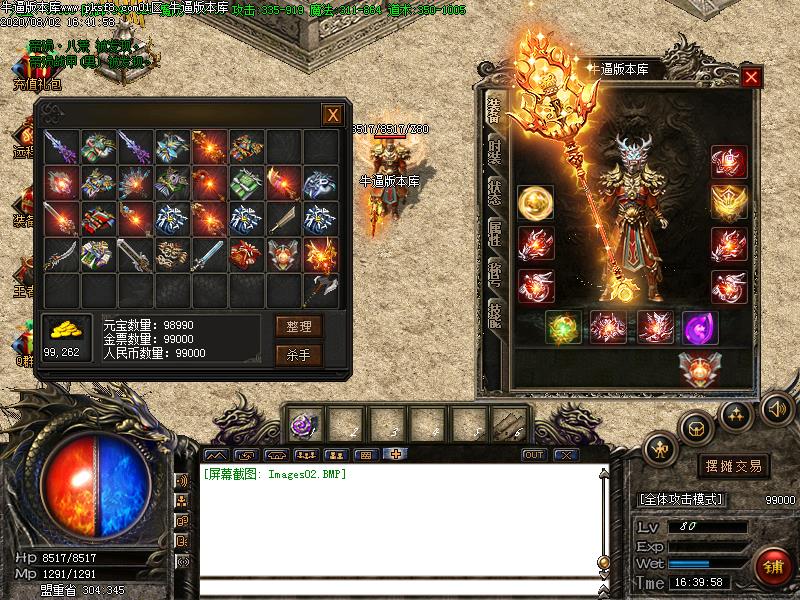Screen dimensions: 800x600
Task: Use the purple item in hotbar slot one
Action: pos(302,425)
